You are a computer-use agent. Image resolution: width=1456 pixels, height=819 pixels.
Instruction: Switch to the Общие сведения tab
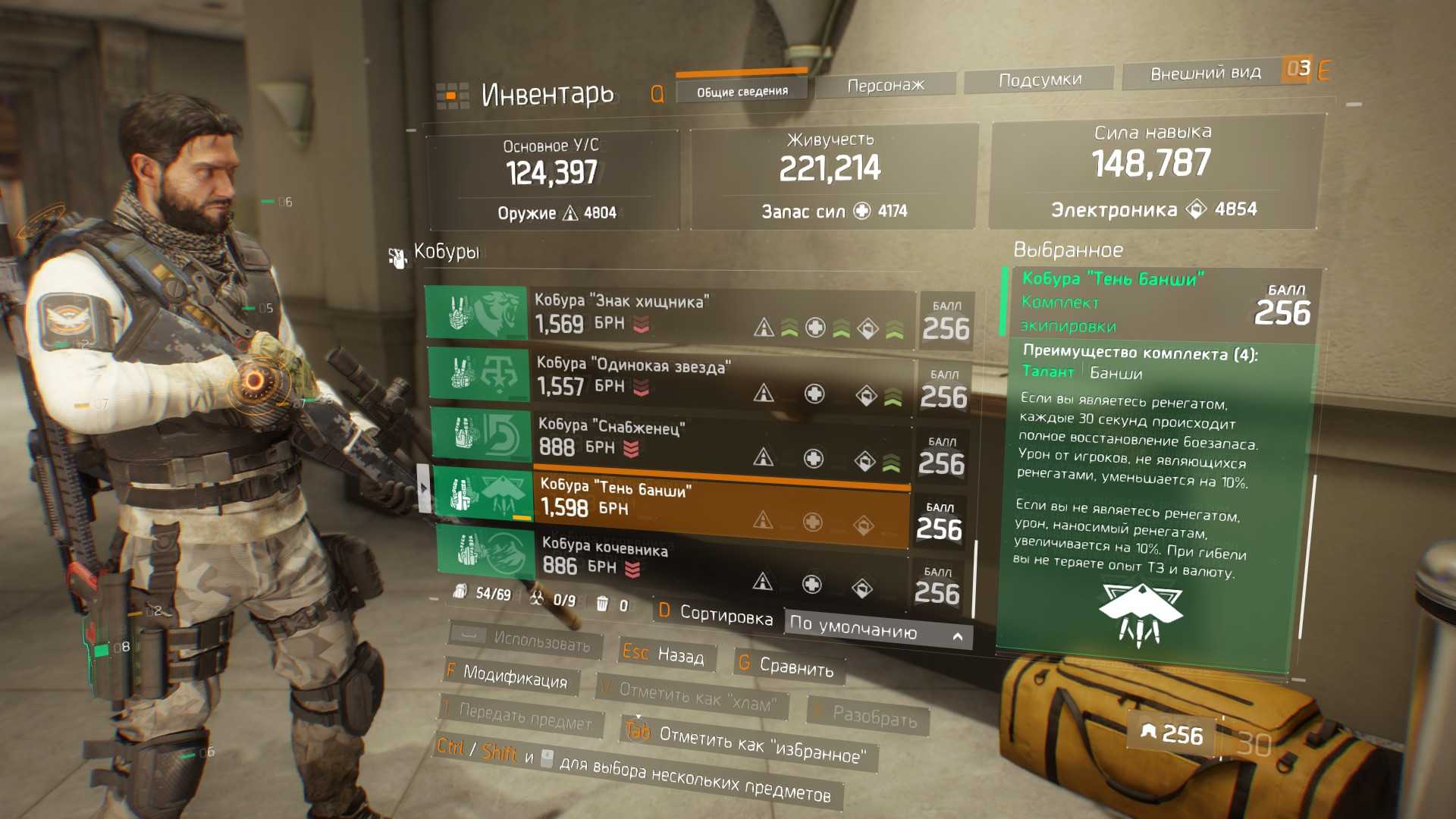click(742, 91)
